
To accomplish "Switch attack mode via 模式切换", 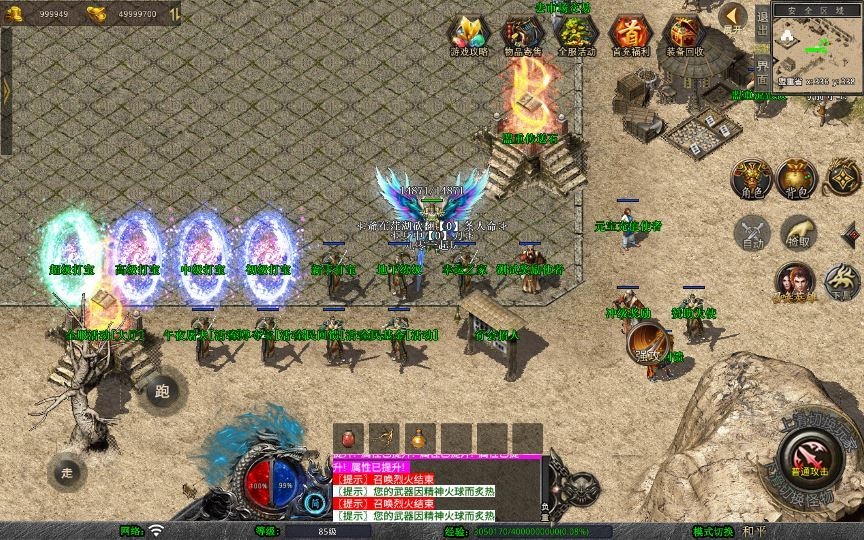I will (x=716, y=530).
